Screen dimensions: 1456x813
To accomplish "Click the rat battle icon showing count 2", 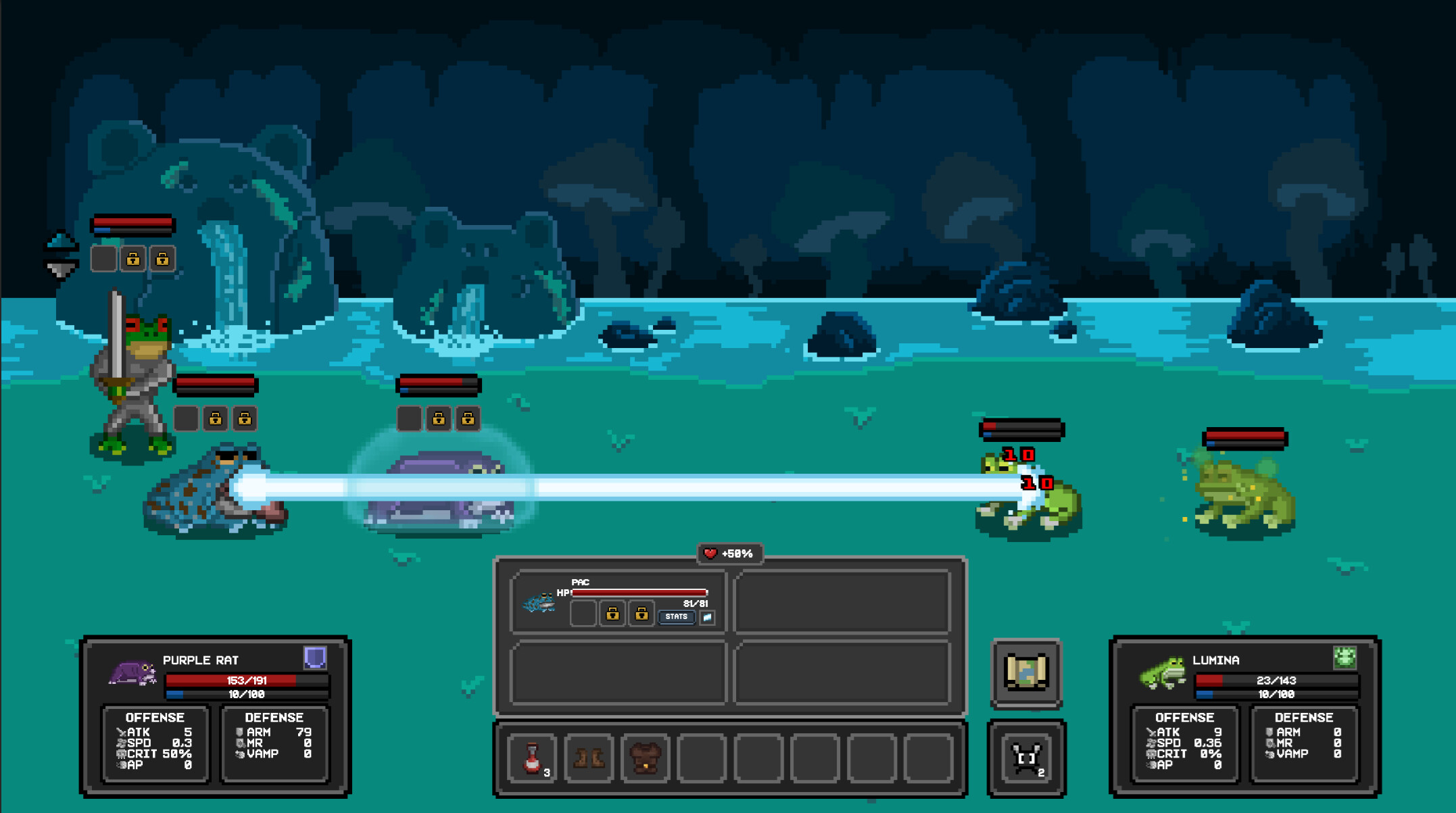I will (1026, 758).
